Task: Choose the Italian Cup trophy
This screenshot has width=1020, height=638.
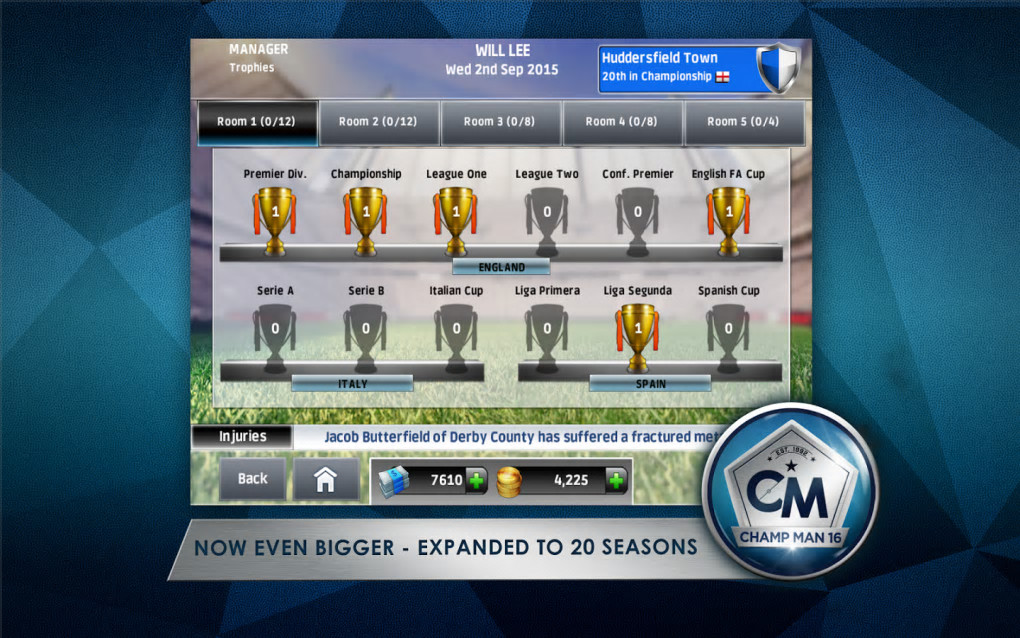Action: pos(456,334)
